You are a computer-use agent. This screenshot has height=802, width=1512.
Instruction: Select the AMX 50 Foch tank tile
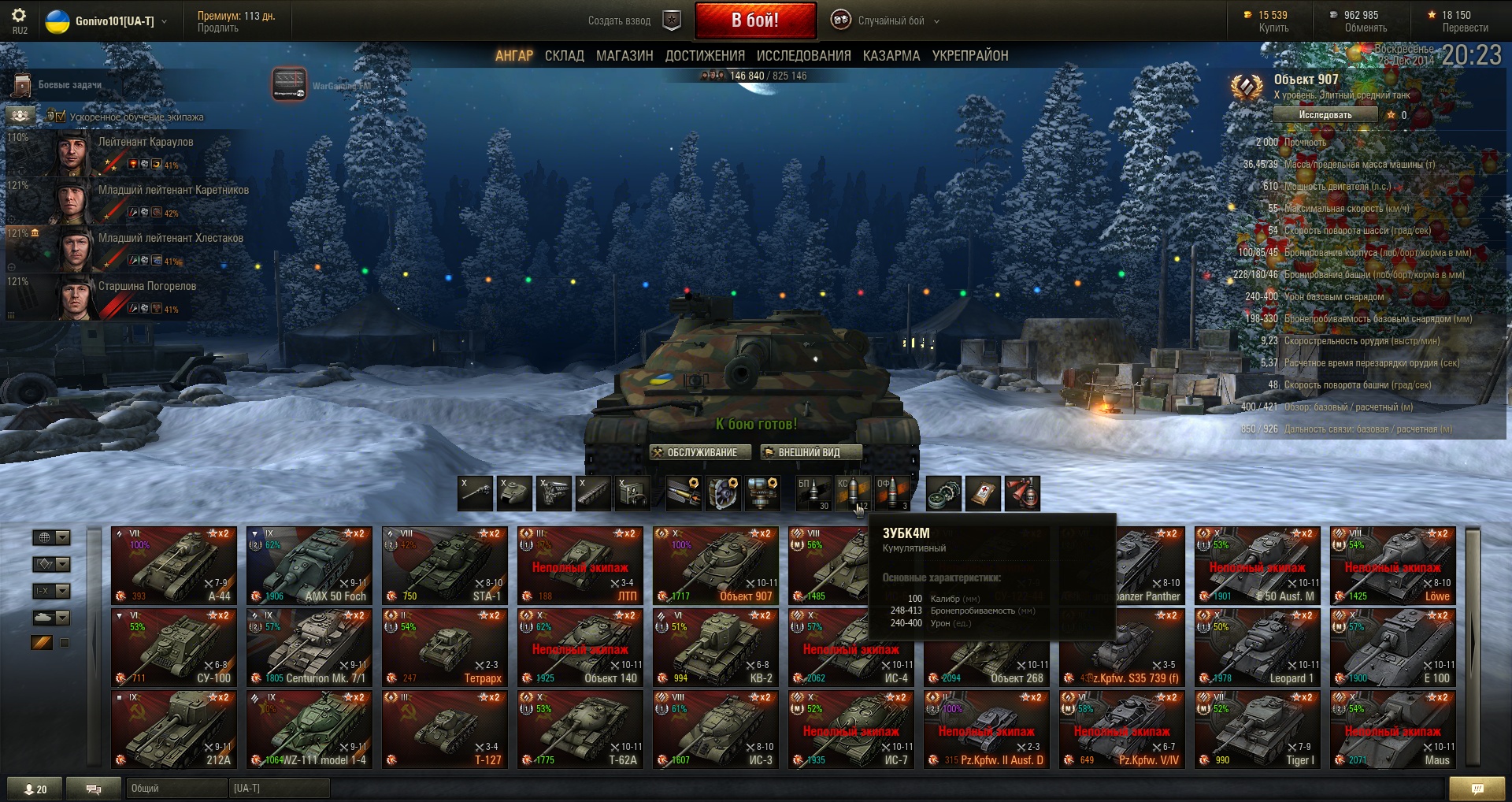pos(309,566)
